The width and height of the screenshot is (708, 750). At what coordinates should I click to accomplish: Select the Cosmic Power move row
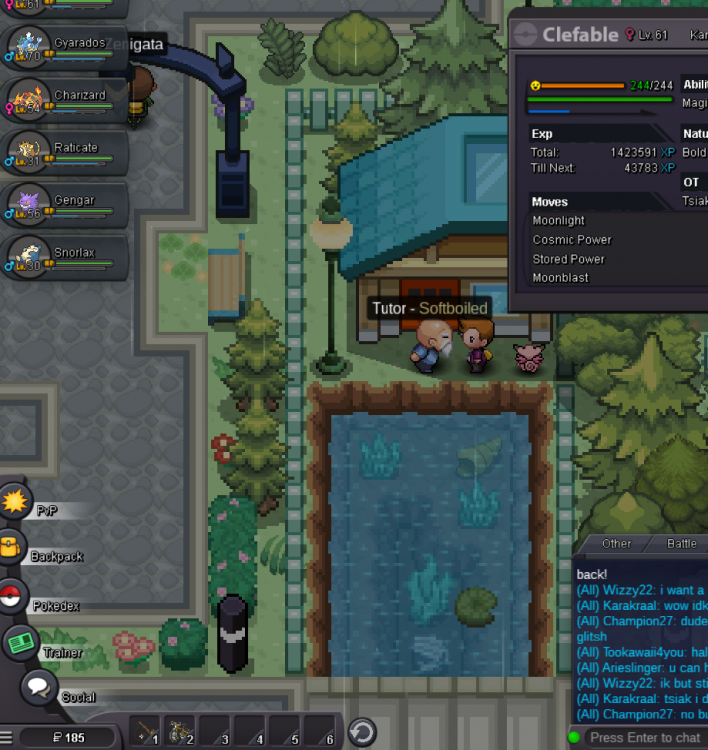point(572,240)
